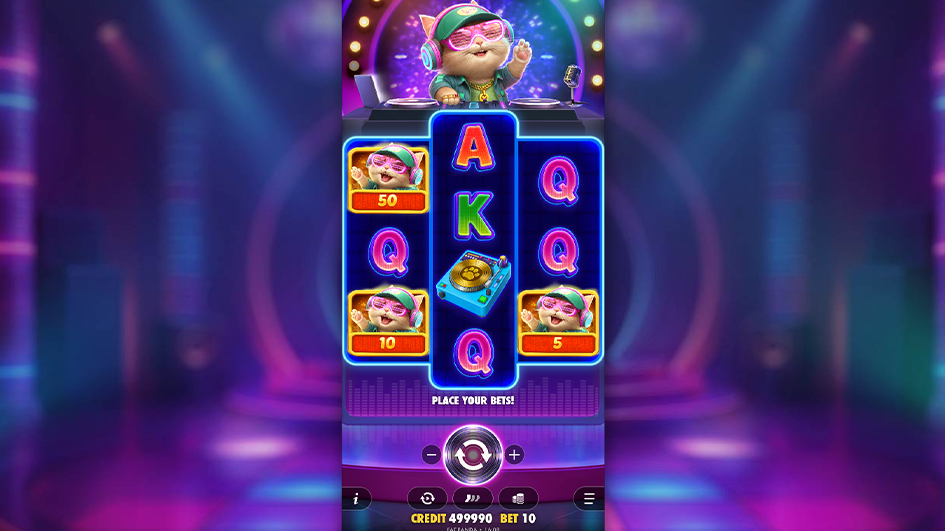Open the autoplay settings
Screen dimensions: 945x531
[427, 498]
